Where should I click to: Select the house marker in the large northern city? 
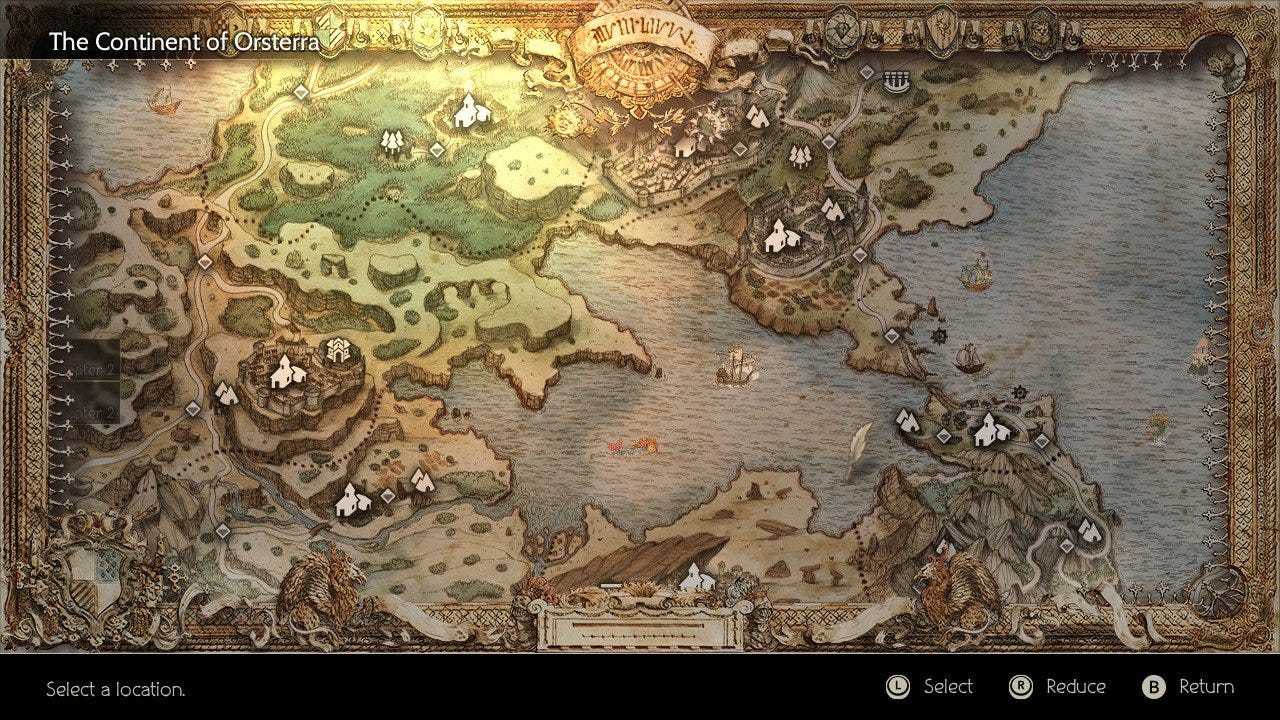(685, 147)
